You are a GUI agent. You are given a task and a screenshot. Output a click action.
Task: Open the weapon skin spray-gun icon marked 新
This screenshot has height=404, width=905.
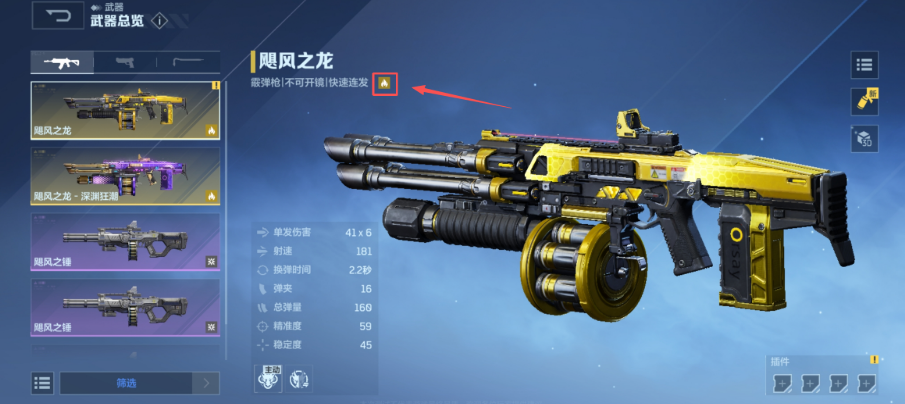(x=864, y=102)
